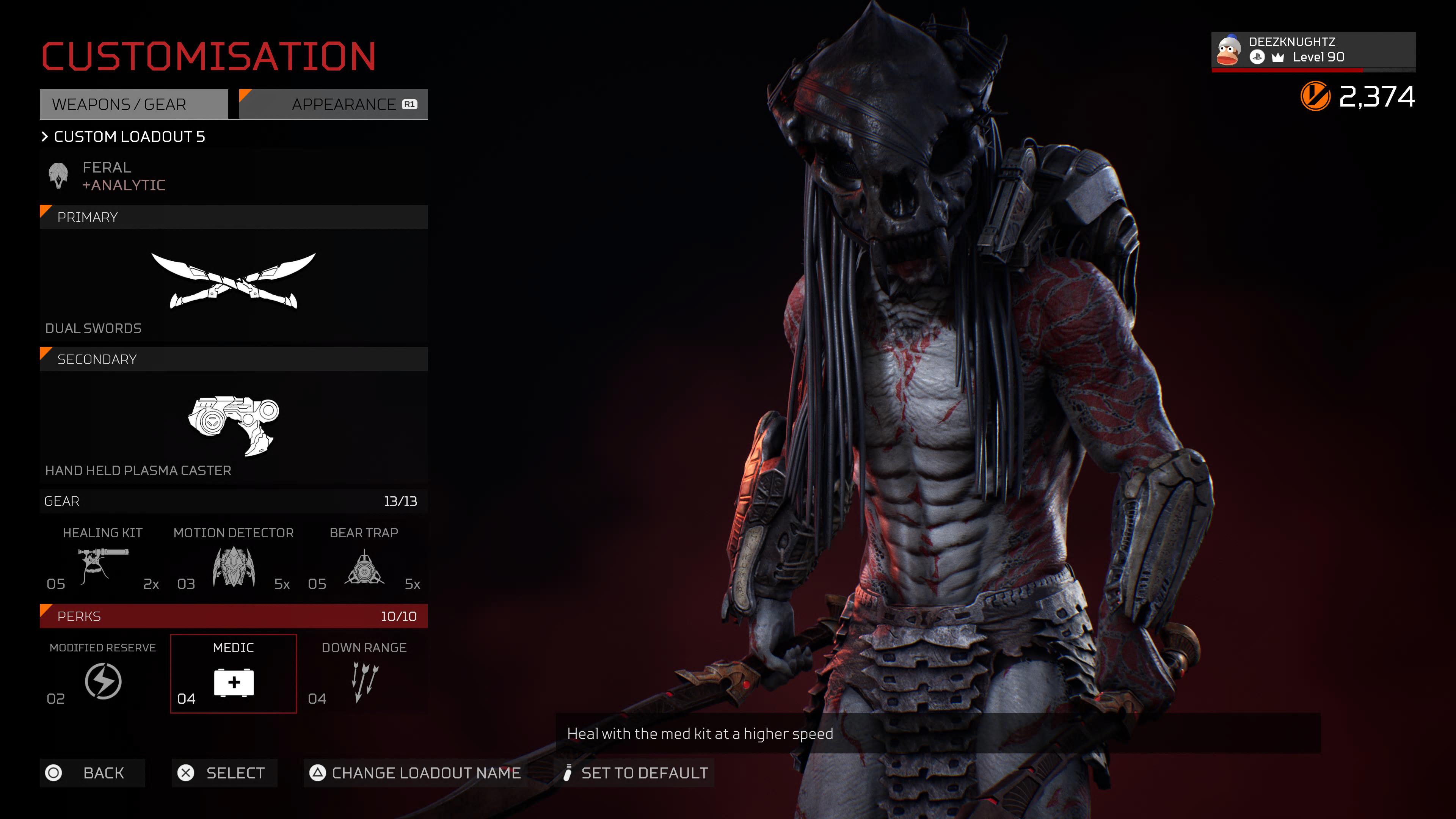This screenshot has width=1456, height=819.
Task: Open the Appearance tab
Action: pyautogui.click(x=334, y=105)
